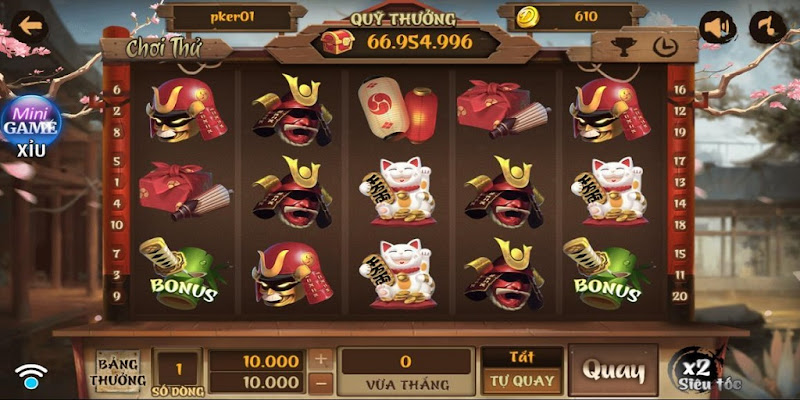
Task: Show the spin history clock icon
Action: [x=660, y=46]
